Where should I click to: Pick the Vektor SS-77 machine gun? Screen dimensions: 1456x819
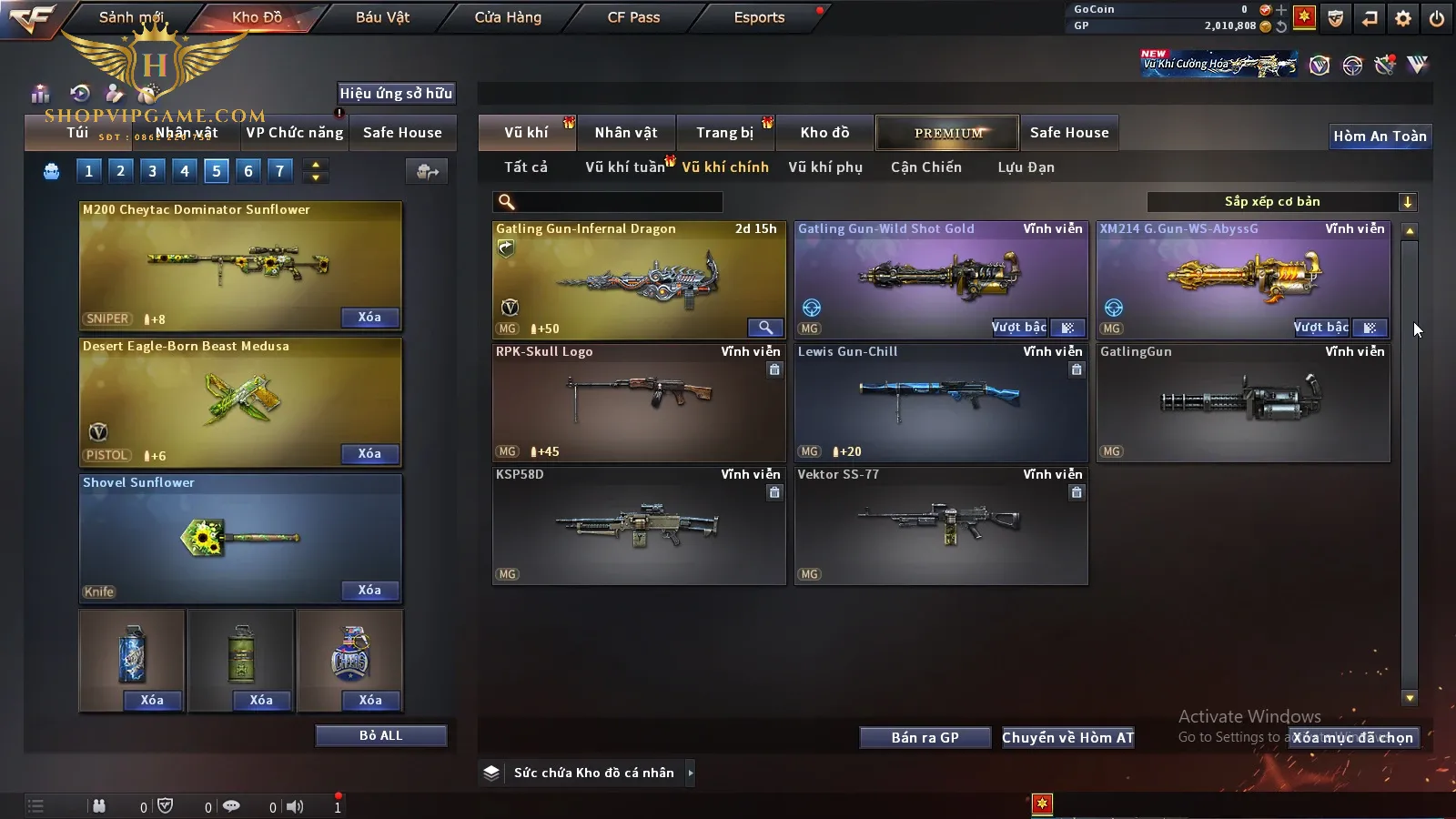[940, 525]
